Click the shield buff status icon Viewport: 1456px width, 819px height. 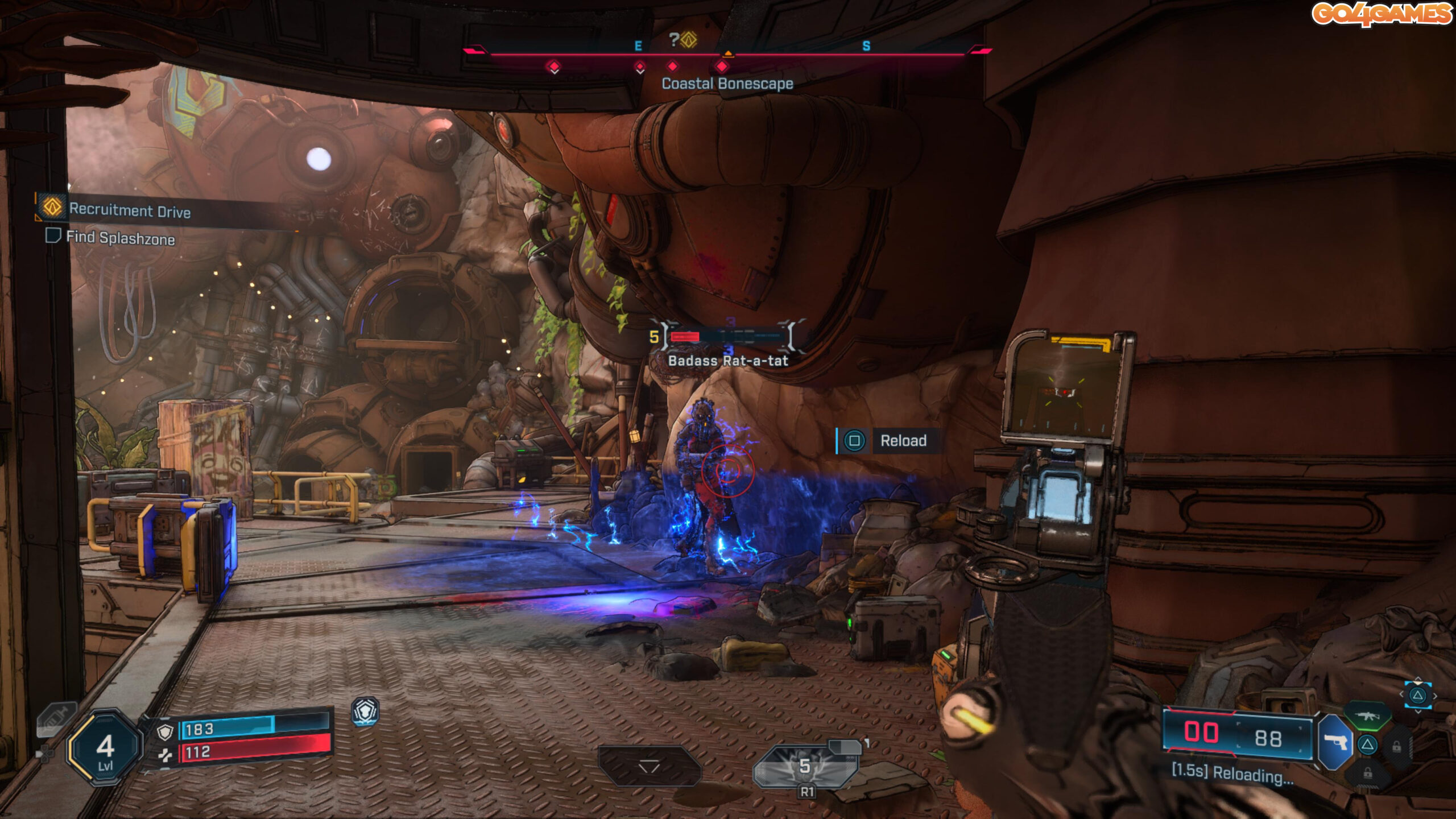tap(365, 711)
